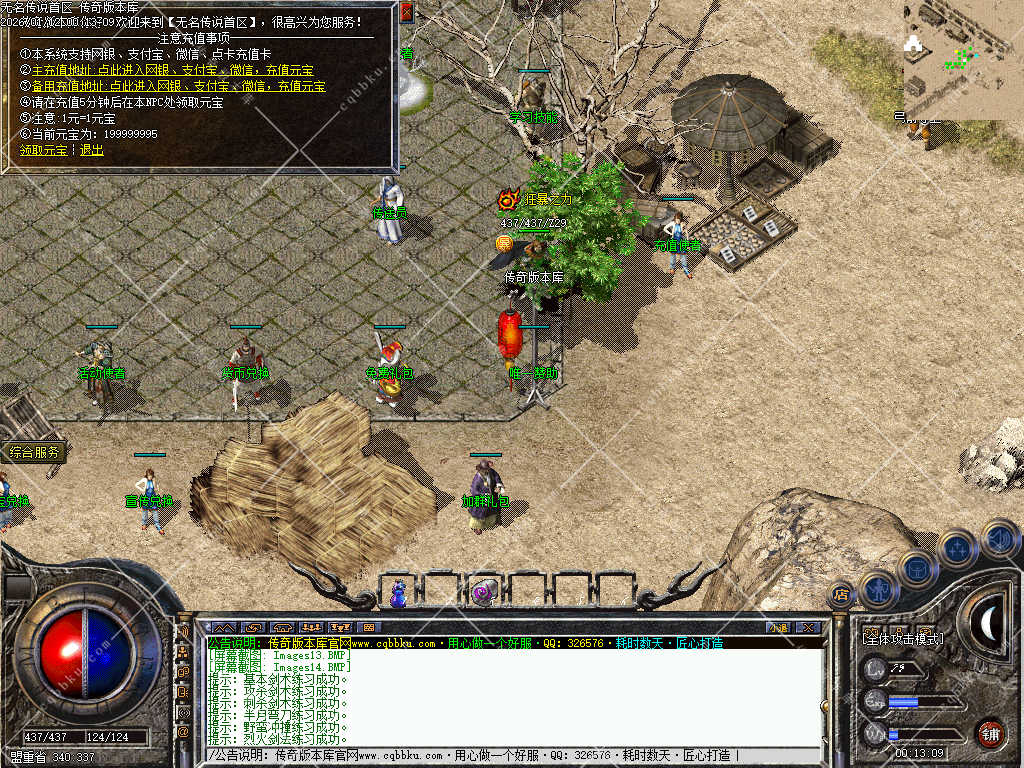Open the character equipment panel
This screenshot has width=1024, height=768.
[878, 589]
